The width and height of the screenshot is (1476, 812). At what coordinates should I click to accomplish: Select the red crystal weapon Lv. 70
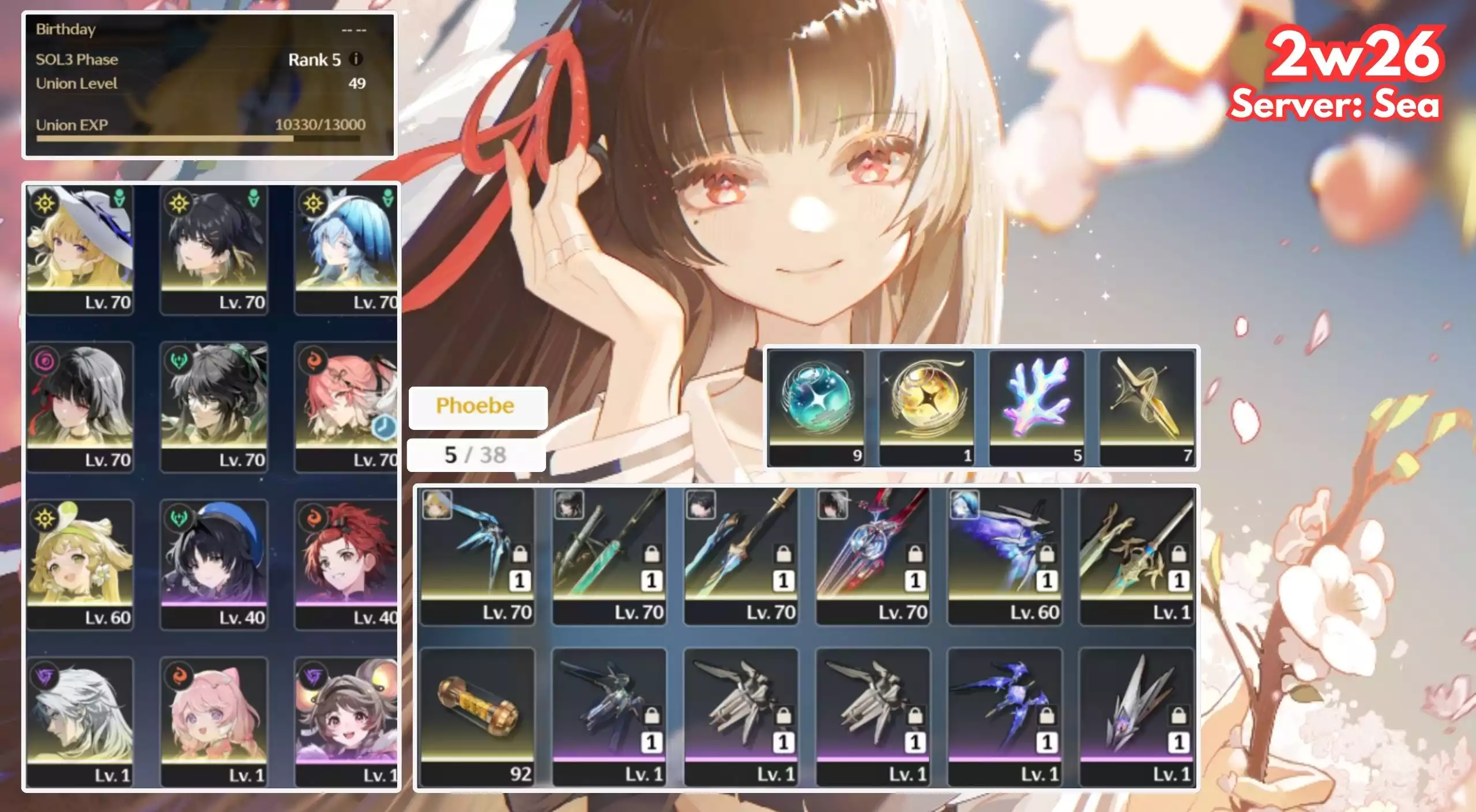(x=873, y=556)
